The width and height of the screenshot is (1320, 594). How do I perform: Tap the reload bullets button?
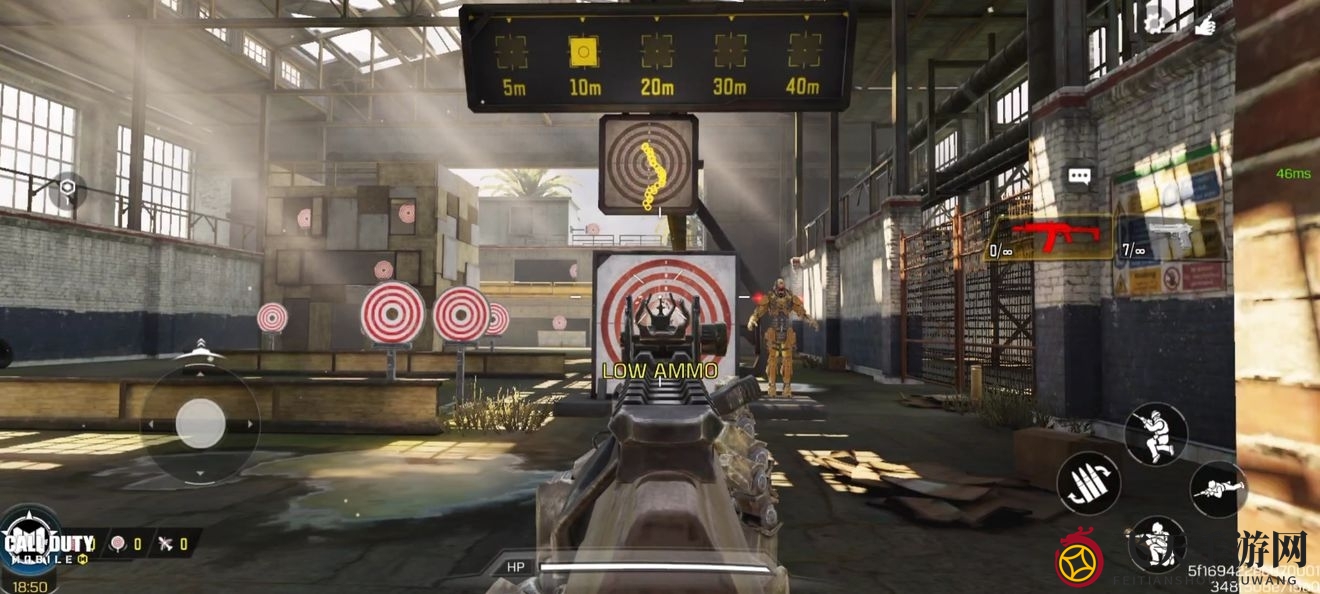(x=1088, y=484)
